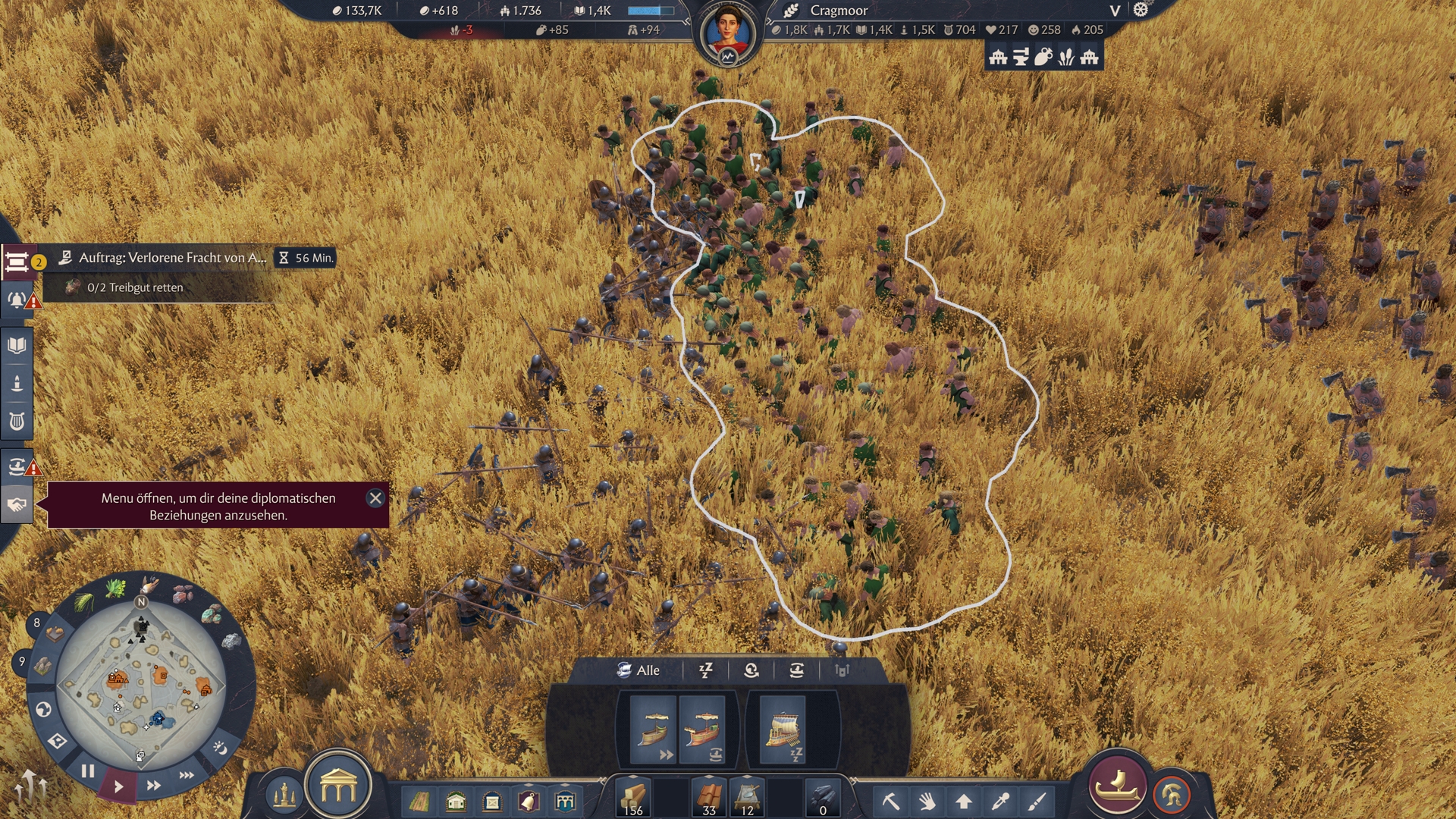Image resolution: width=1456 pixels, height=819 pixels.
Task: Open the diplomacy handshake menu
Action: 17,505
